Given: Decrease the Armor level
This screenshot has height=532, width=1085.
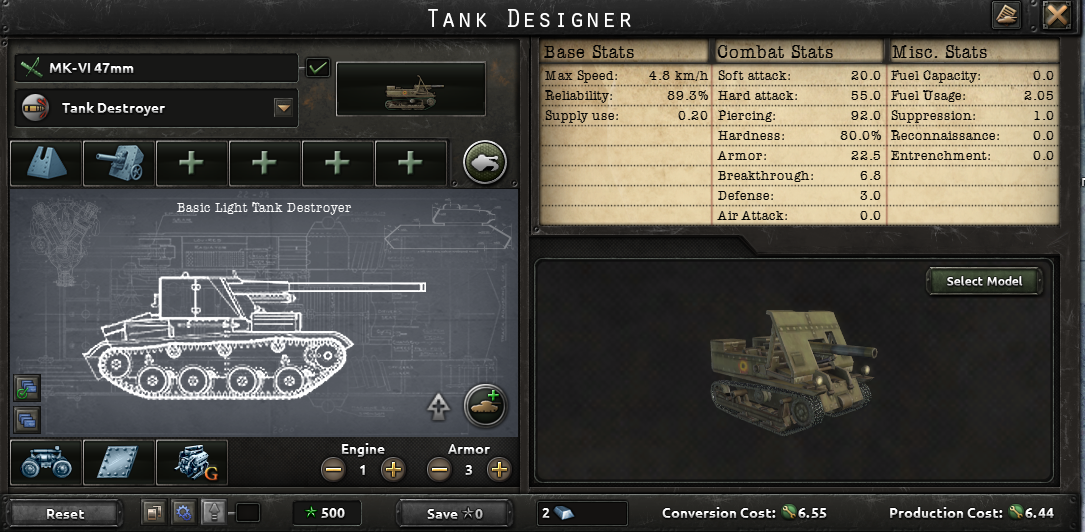Looking at the screenshot, I should (x=438, y=469).
